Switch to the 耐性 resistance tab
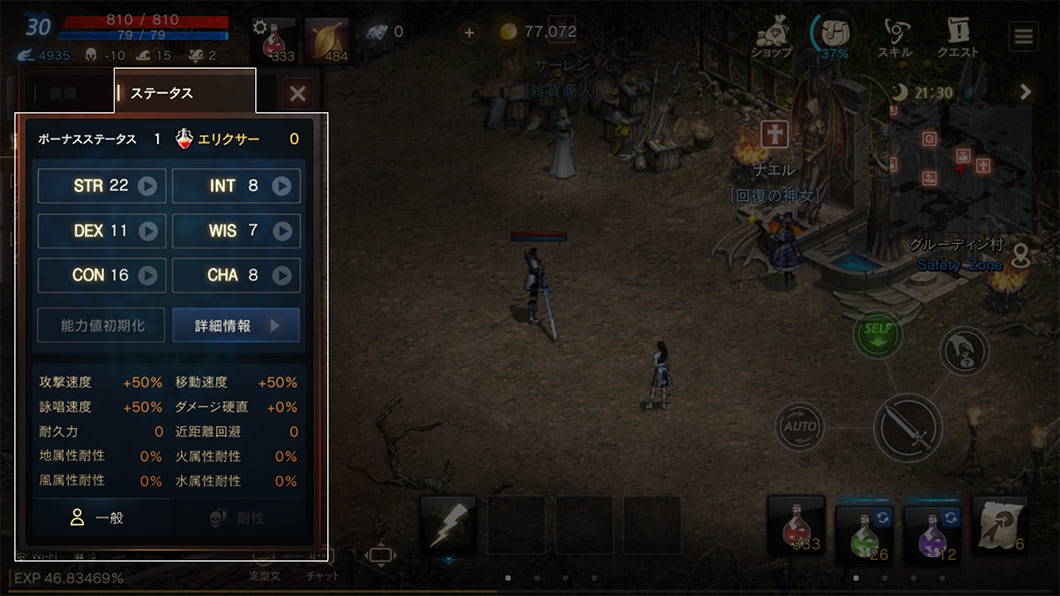This screenshot has height=596, width=1060. click(x=237, y=518)
